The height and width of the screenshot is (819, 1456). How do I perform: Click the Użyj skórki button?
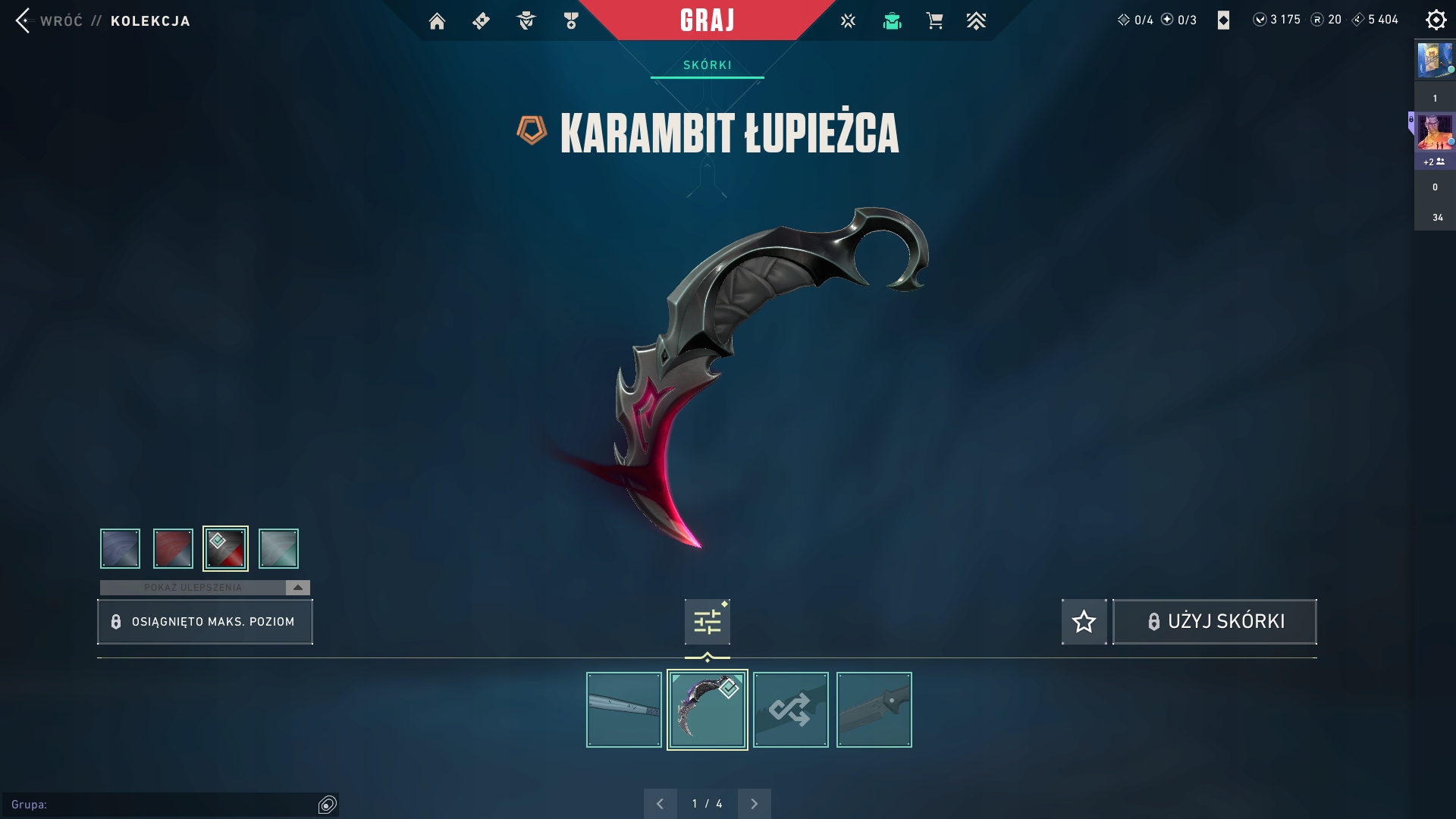[x=1214, y=622]
